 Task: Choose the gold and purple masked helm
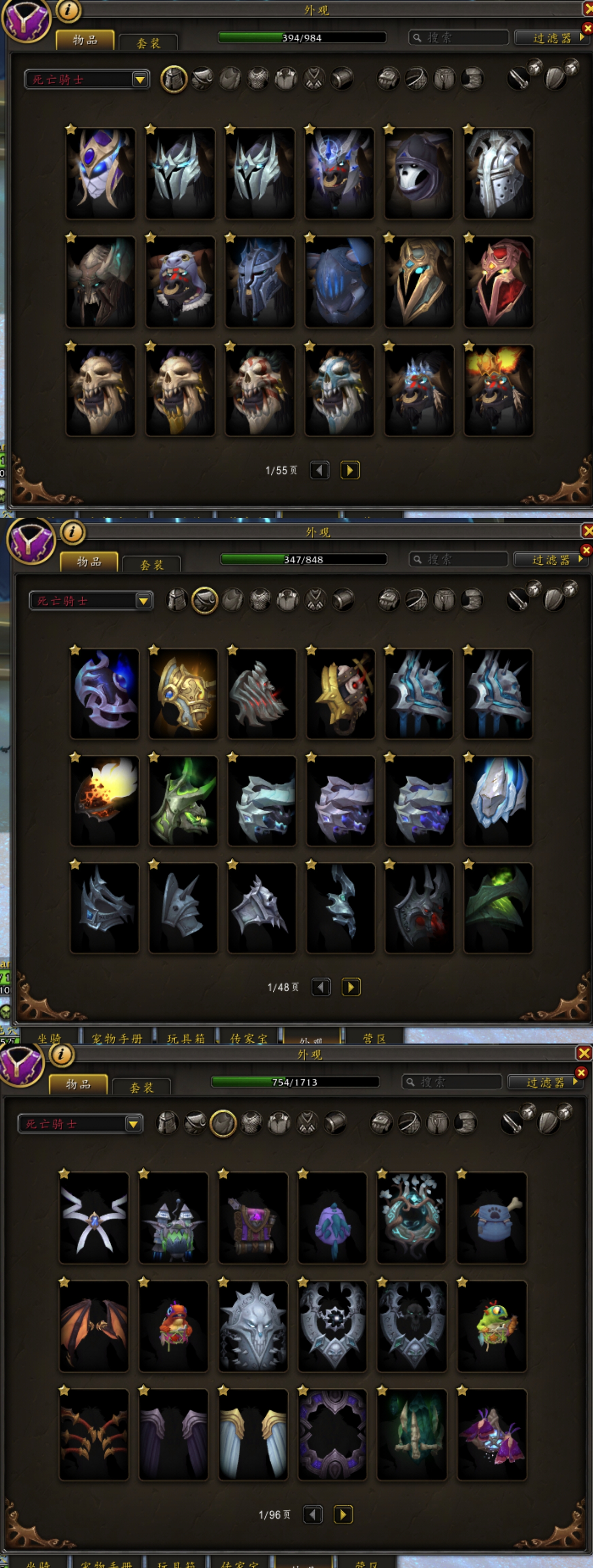(x=100, y=174)
